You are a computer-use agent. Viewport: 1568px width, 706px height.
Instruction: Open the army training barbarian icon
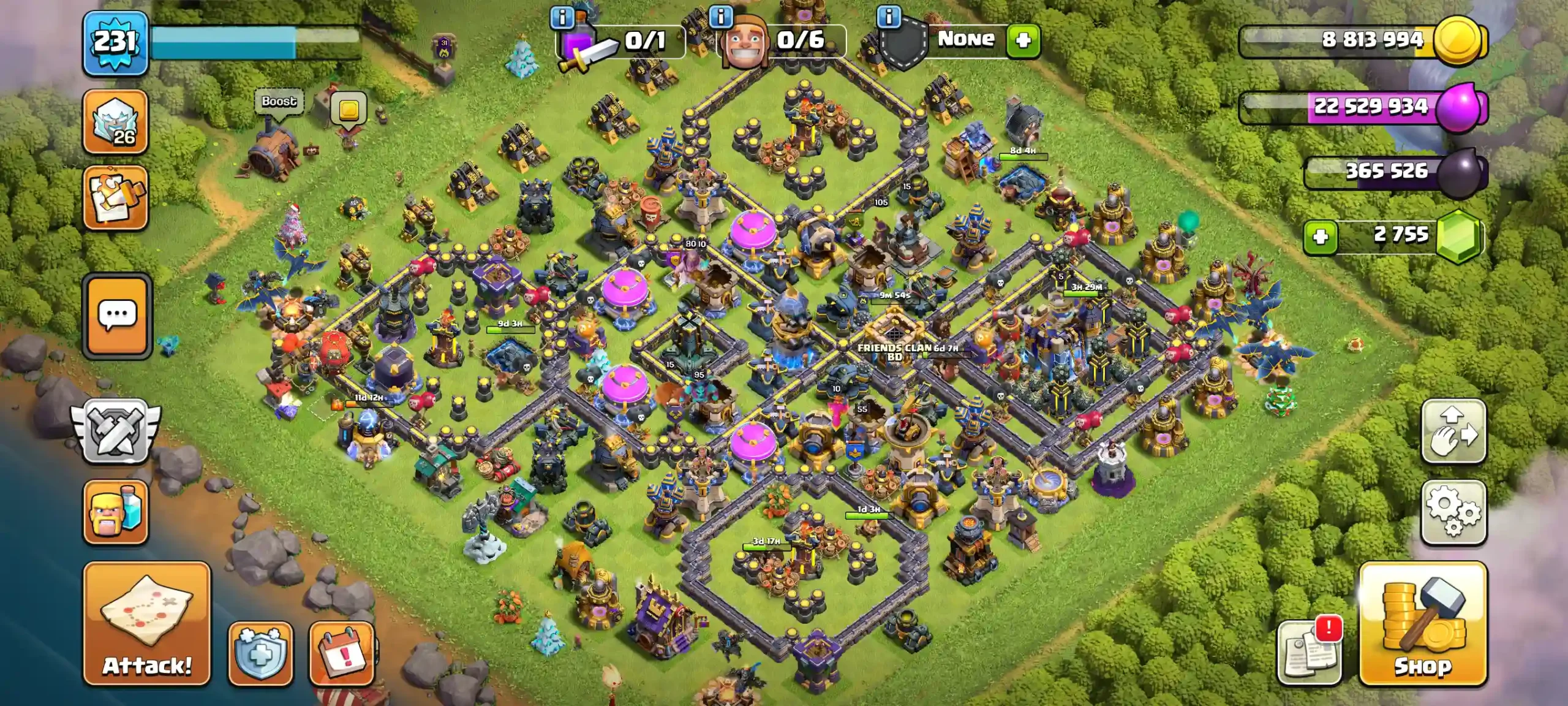pyautogui.click(x=116, y=512)
